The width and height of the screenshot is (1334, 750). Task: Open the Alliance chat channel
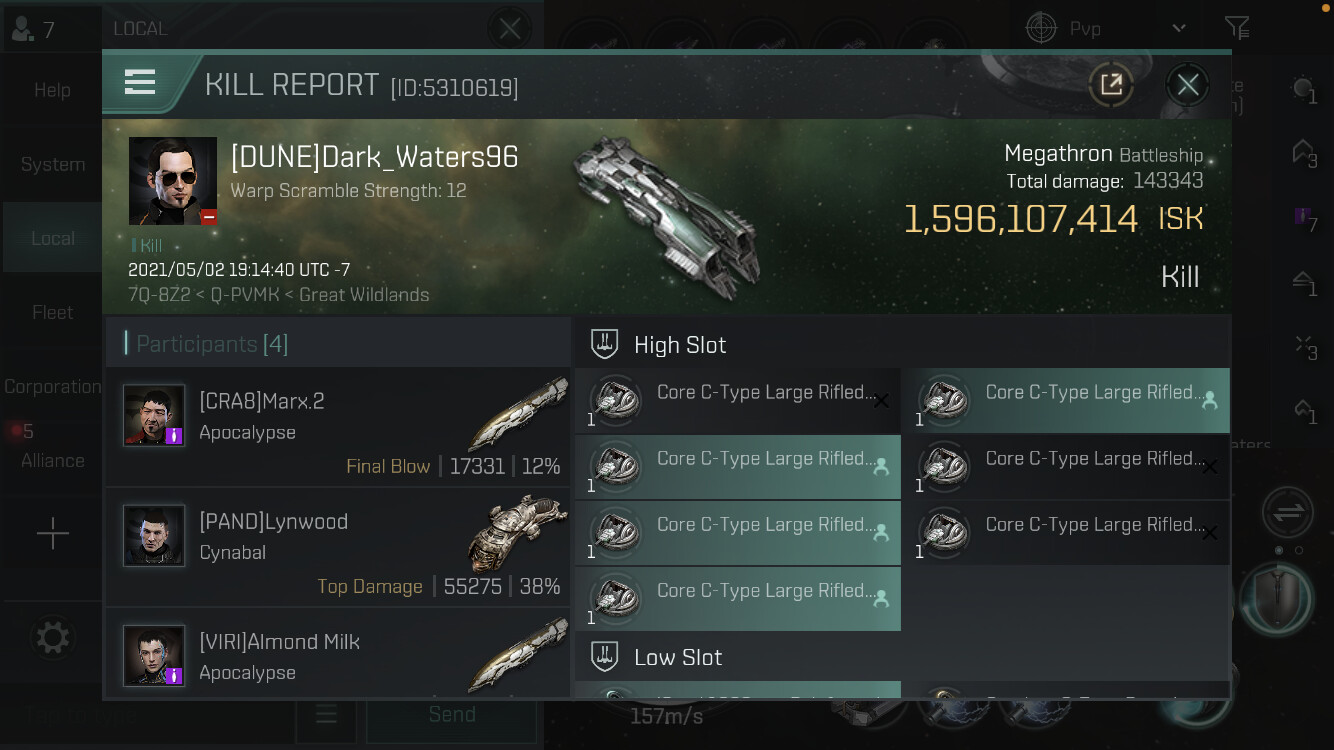tap(52, 460)
